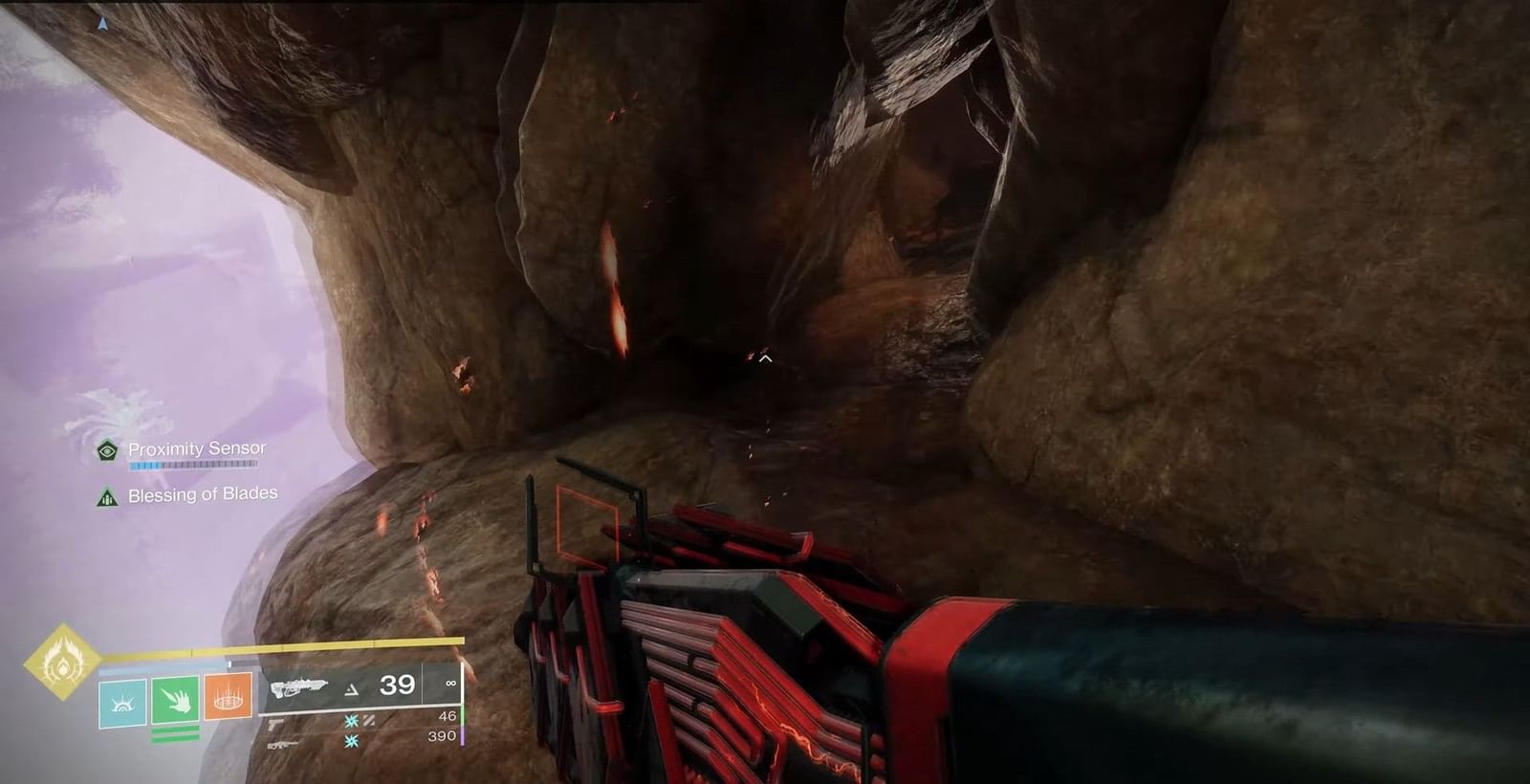Click the lower stasis snowflake on secondary weapon
The height and width of the screenshot is (784, 1530).
point(350,742)
